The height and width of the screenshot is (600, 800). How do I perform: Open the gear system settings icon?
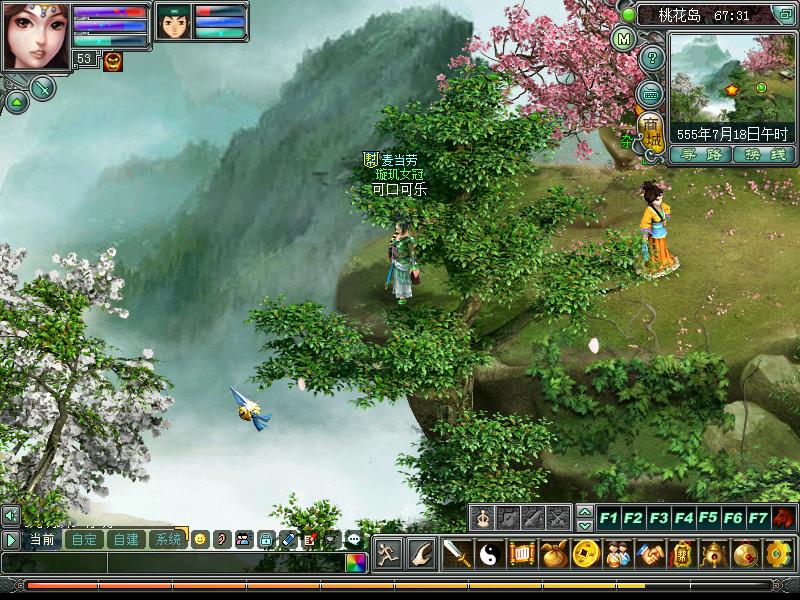point(777,553)
